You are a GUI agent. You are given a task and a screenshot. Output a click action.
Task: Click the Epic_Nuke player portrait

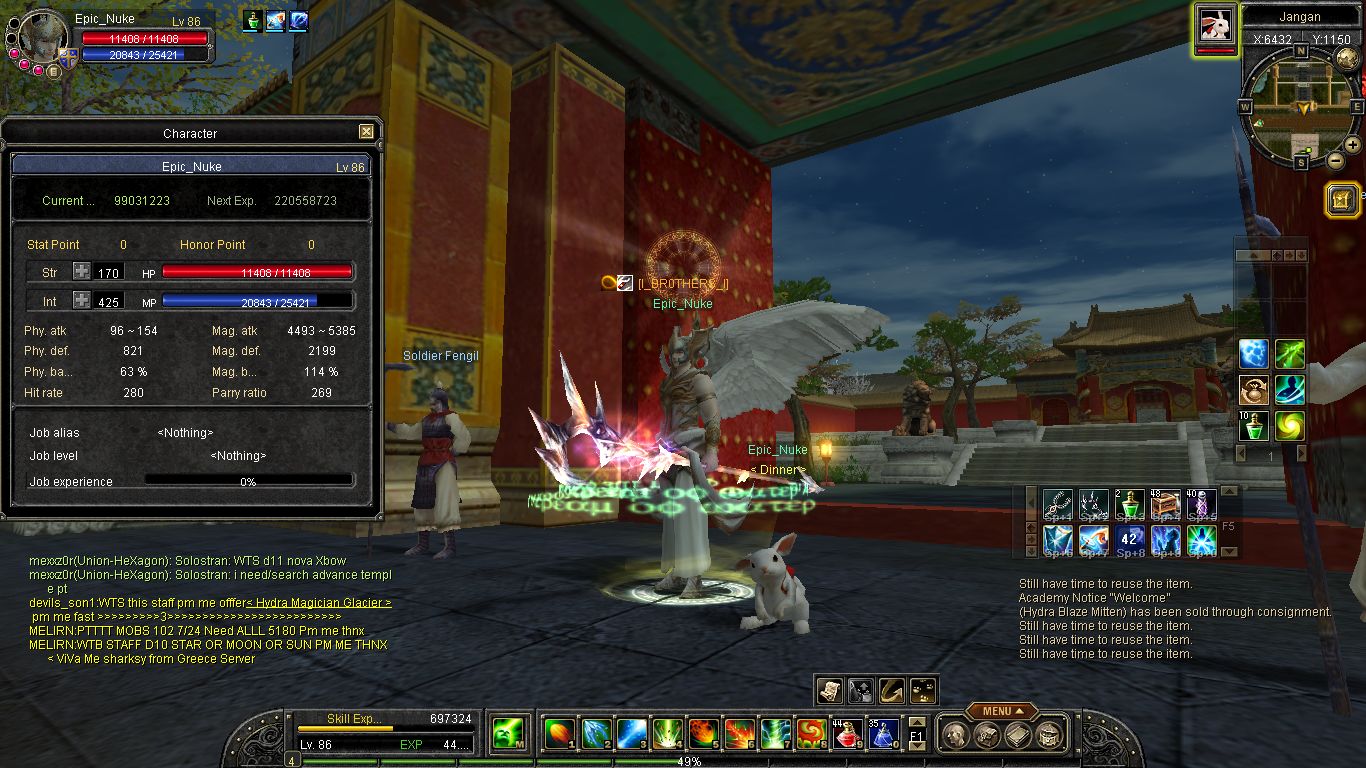(x=43, y=35)
